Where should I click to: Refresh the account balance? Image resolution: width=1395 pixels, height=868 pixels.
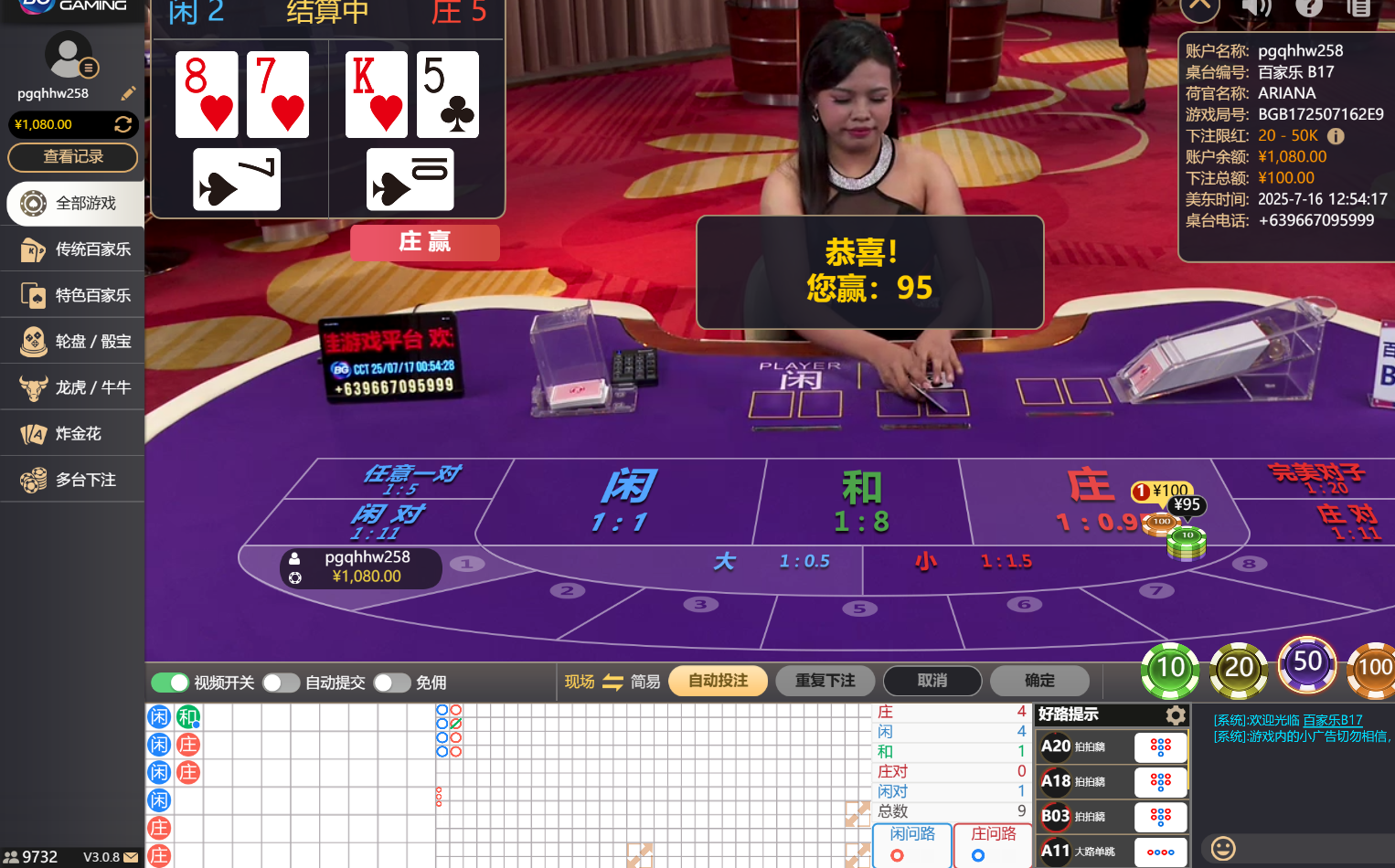pos(125,124)
